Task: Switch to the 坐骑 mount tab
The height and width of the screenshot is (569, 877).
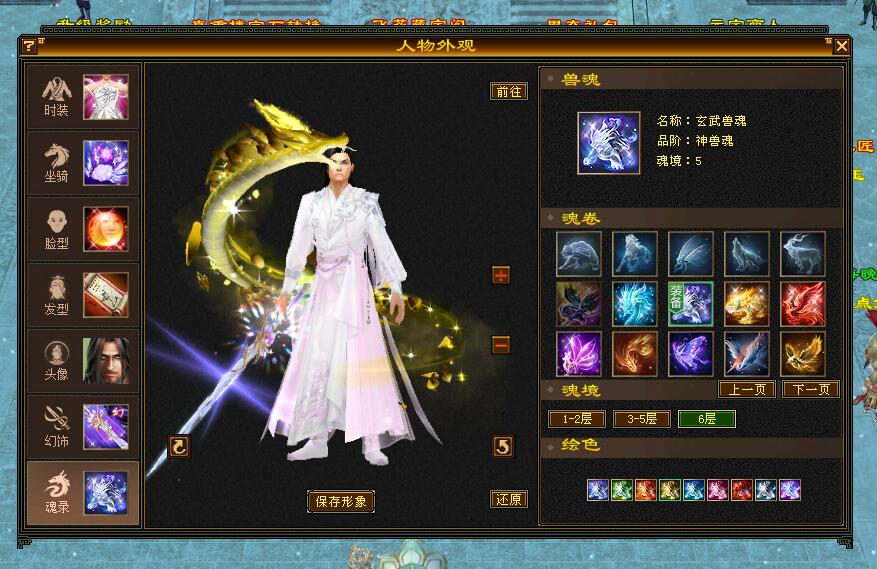Action: tap(83, 162)
